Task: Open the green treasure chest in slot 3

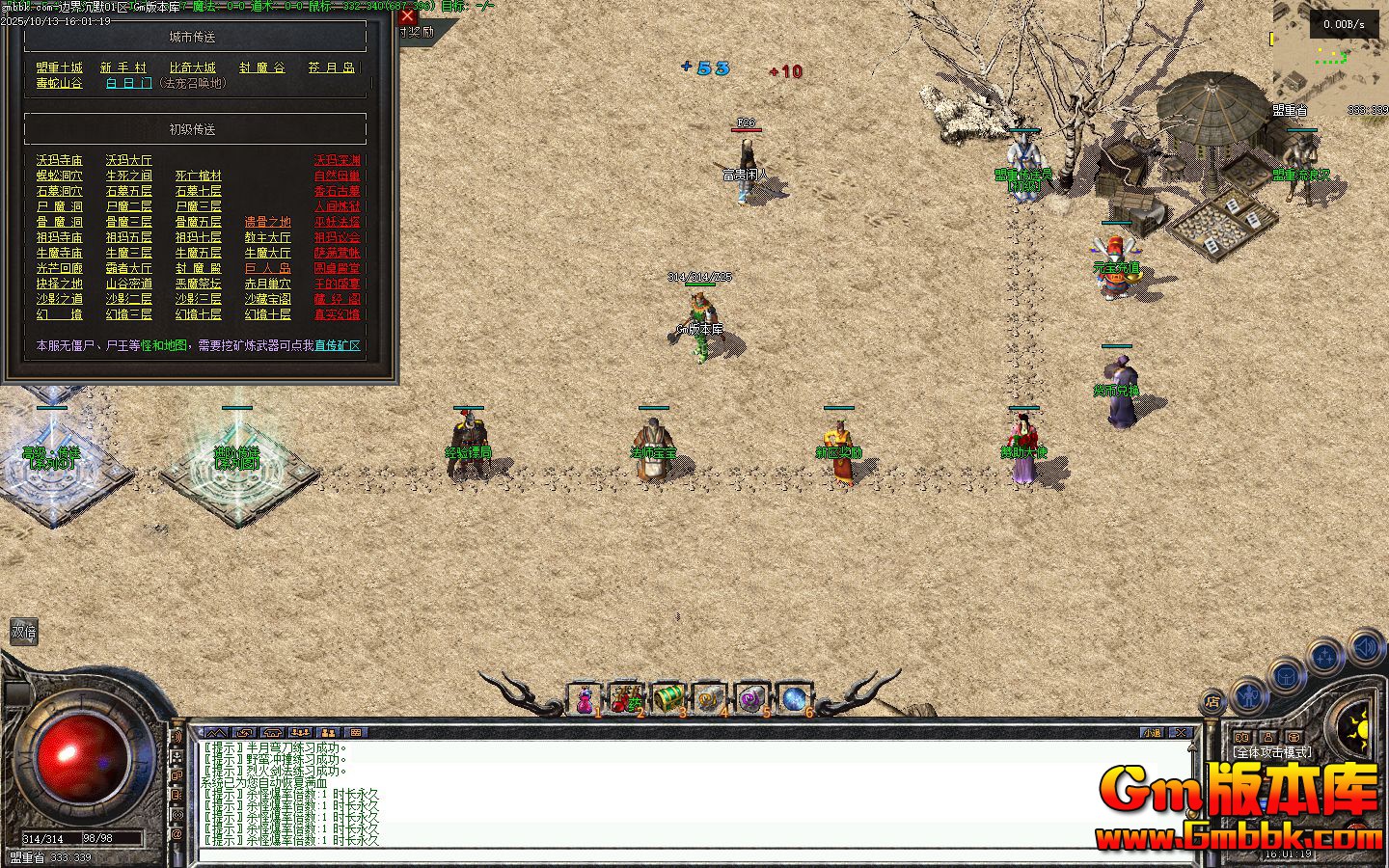Action: (667, 698)
